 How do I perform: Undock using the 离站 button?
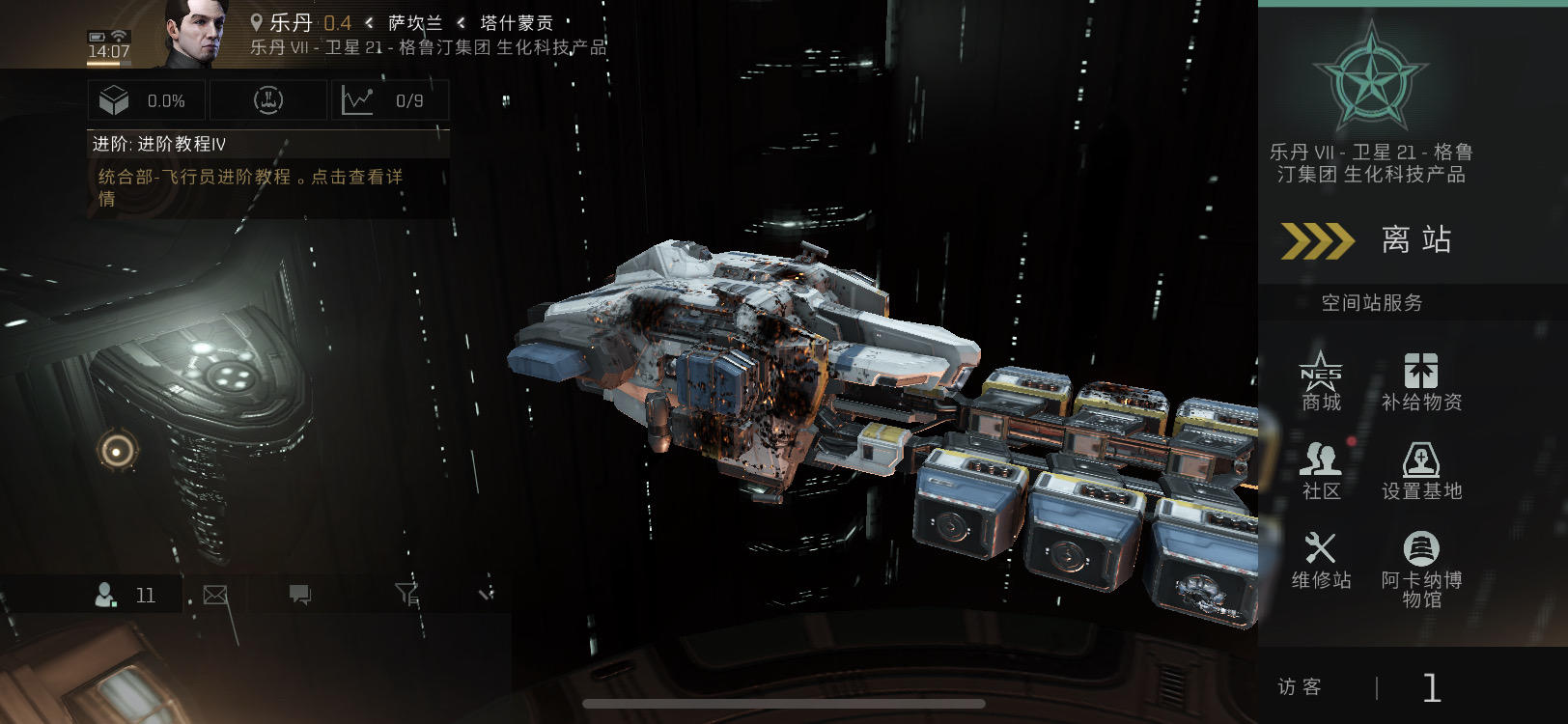coord(1371,240)
